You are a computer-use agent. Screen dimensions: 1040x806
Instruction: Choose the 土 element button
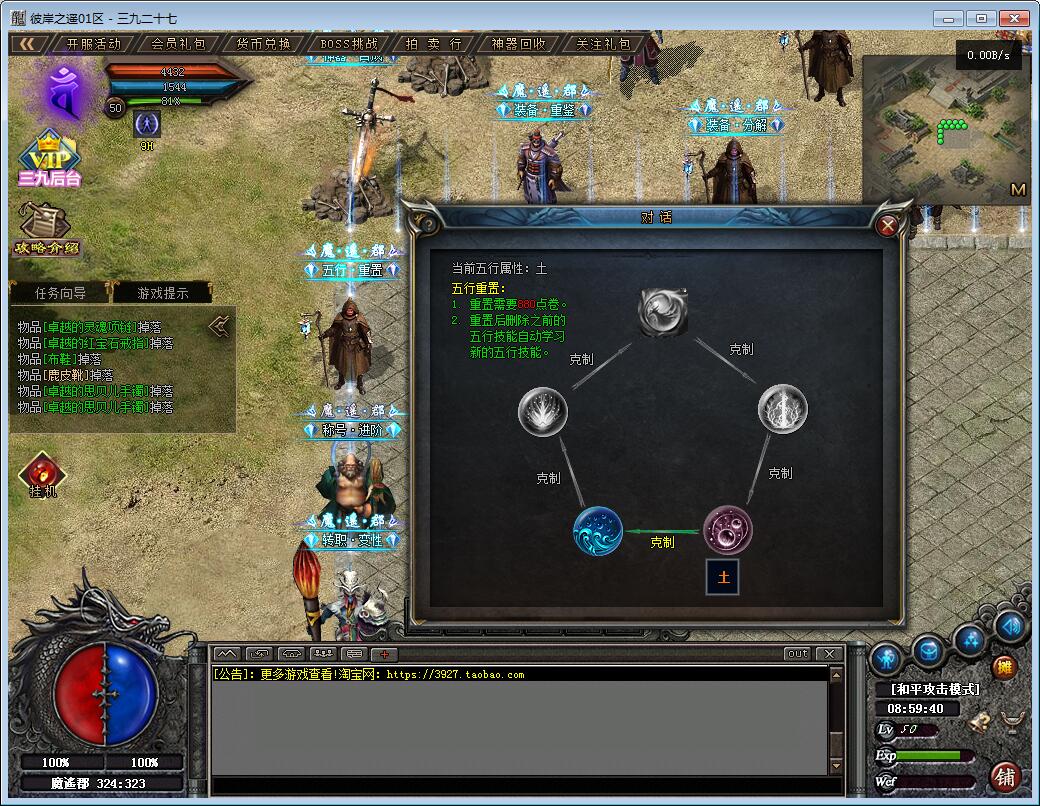pos(722,577)
